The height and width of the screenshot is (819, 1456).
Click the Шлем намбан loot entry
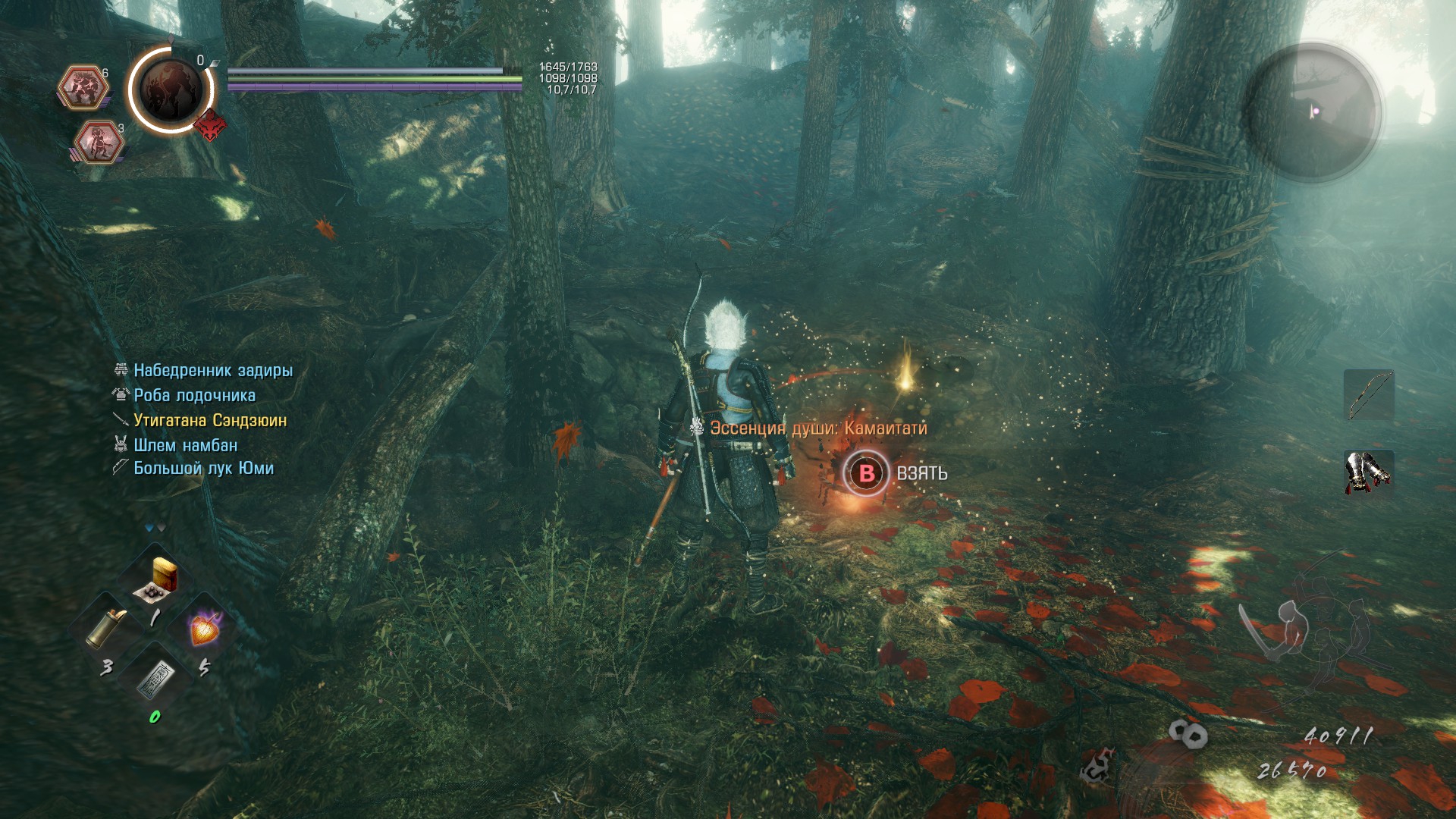pyautogui.click(x=186, y=445)
